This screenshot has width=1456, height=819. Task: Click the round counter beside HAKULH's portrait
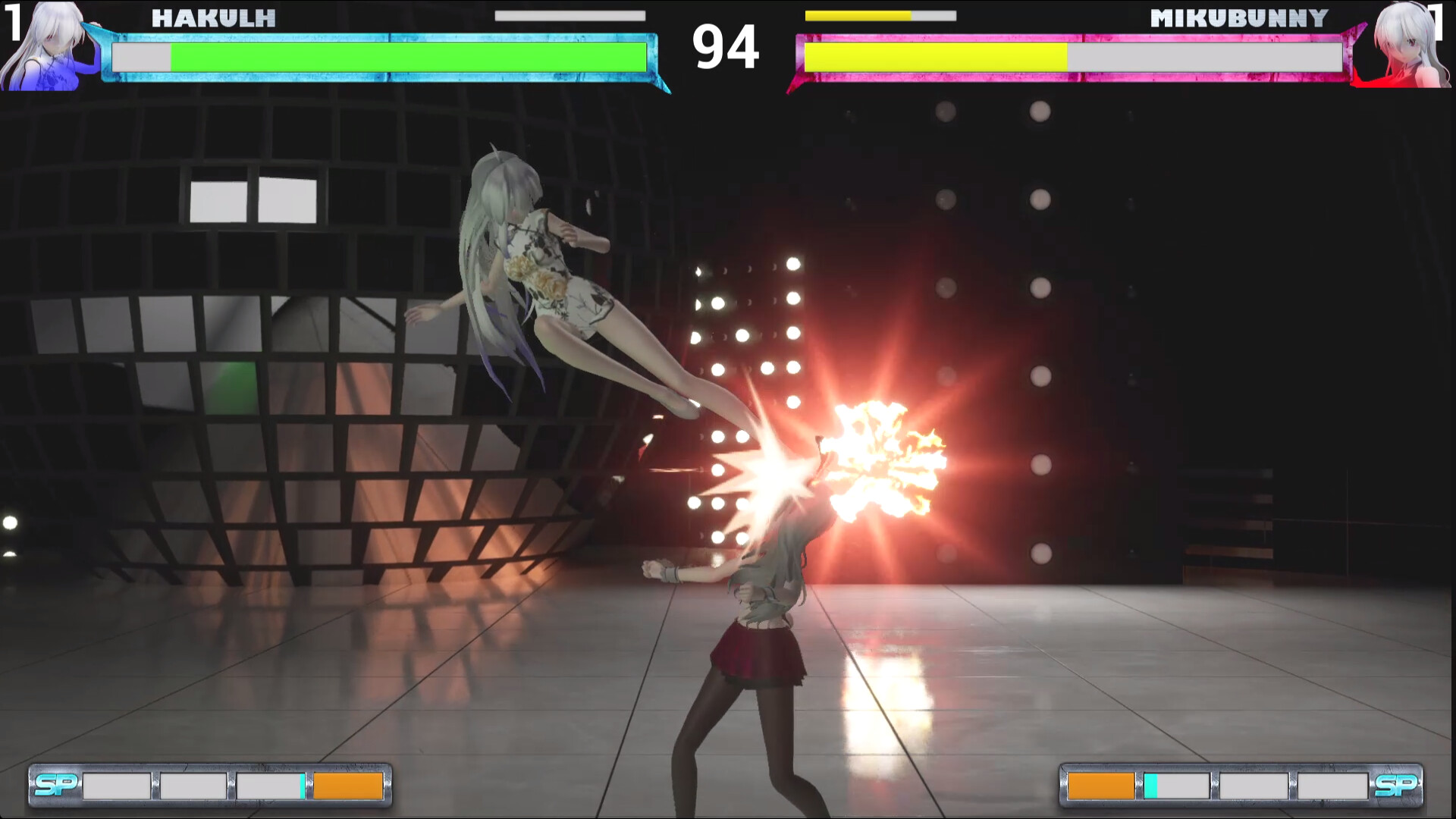14,23
